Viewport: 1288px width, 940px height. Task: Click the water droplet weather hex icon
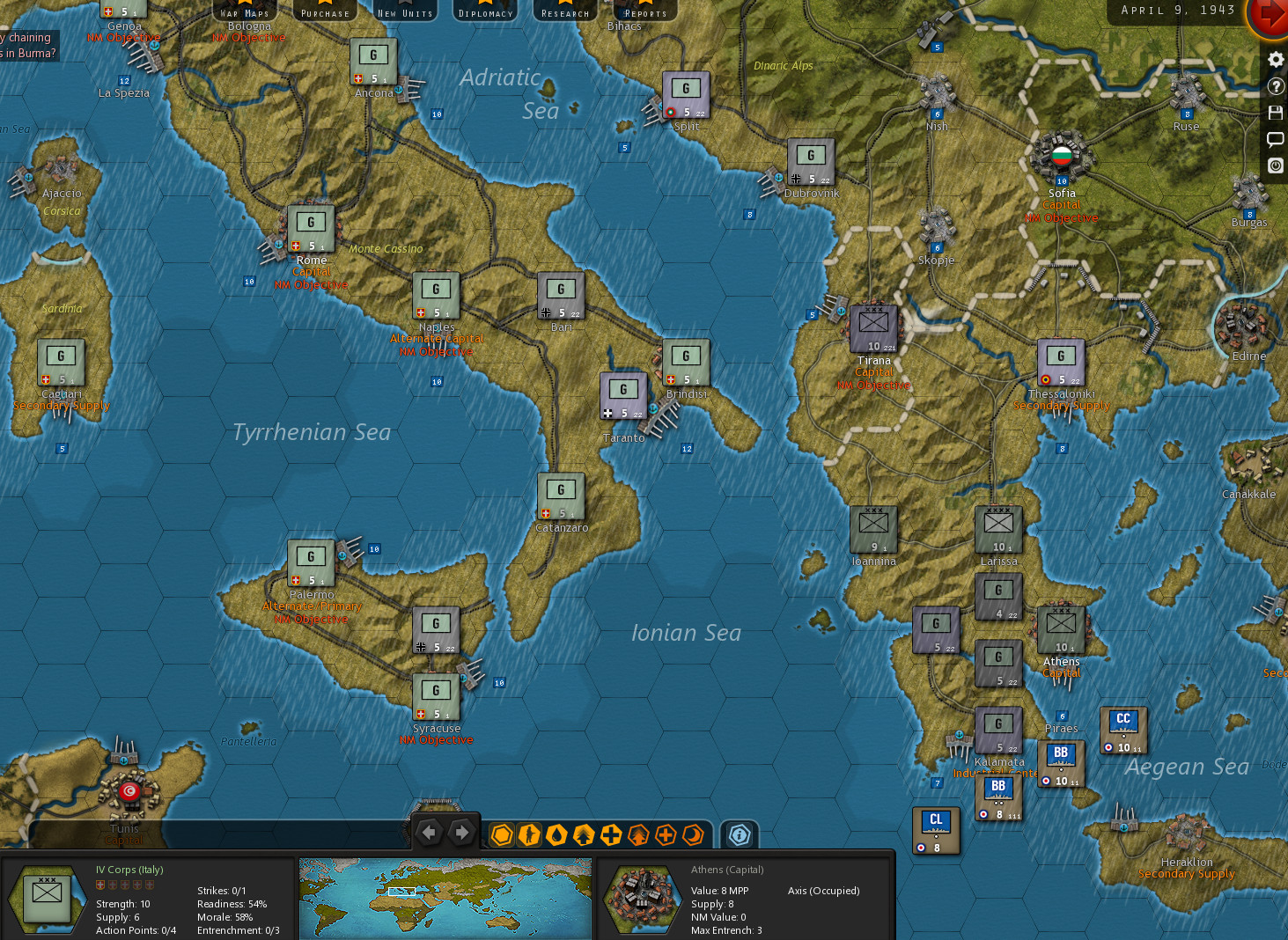[556, 834]
